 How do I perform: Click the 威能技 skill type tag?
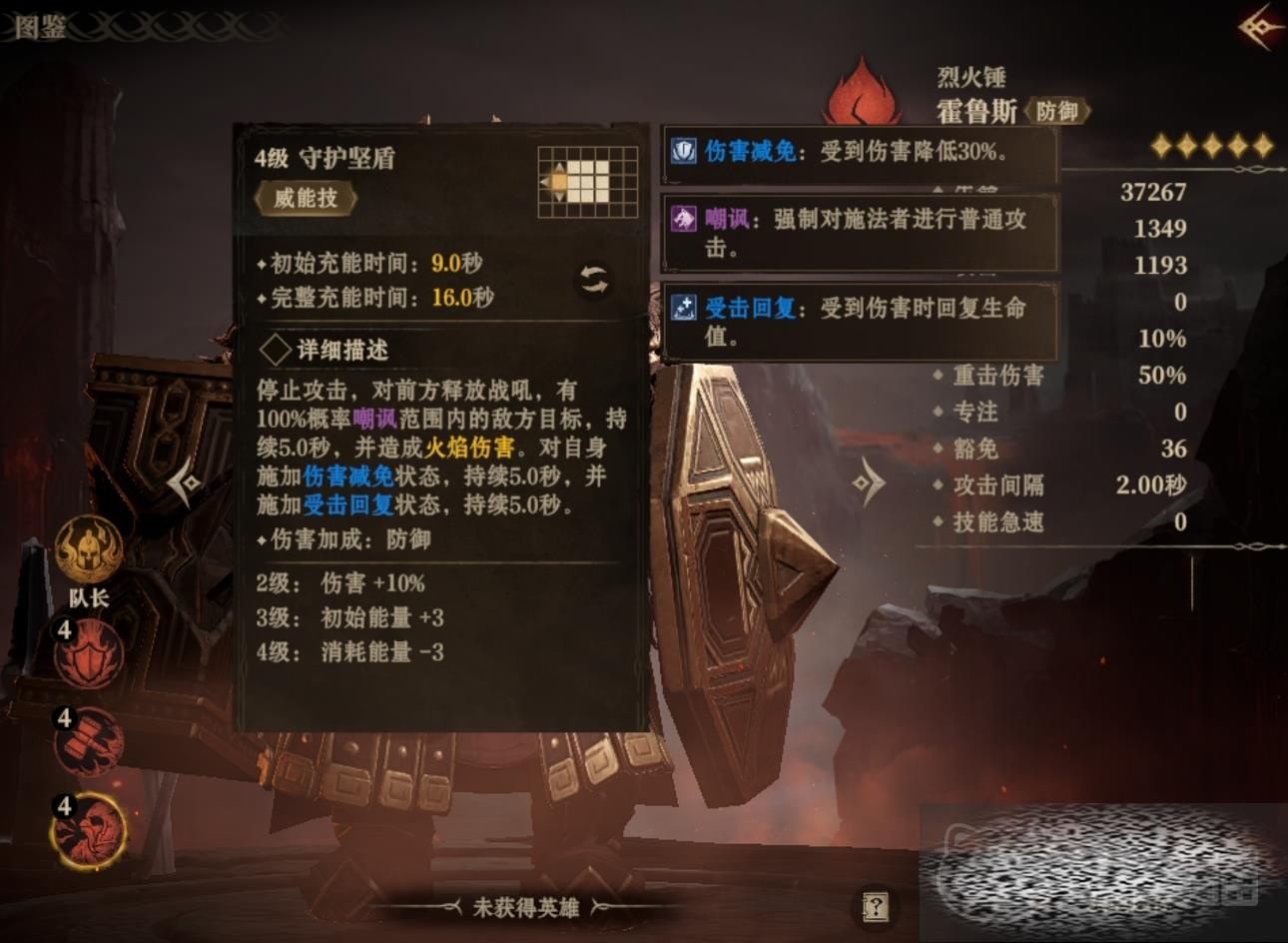[x=306, y=198]
